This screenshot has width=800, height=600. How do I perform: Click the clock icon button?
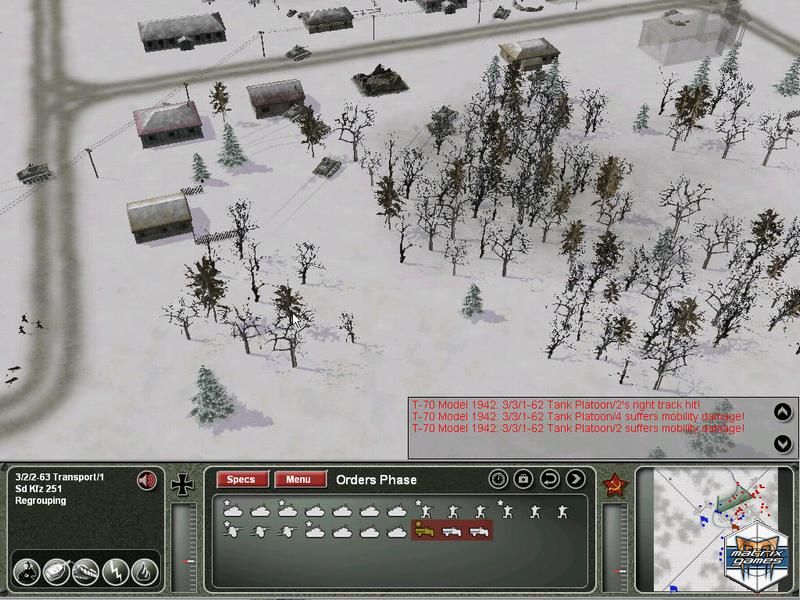pyautogui.click(x=498, y=480)
